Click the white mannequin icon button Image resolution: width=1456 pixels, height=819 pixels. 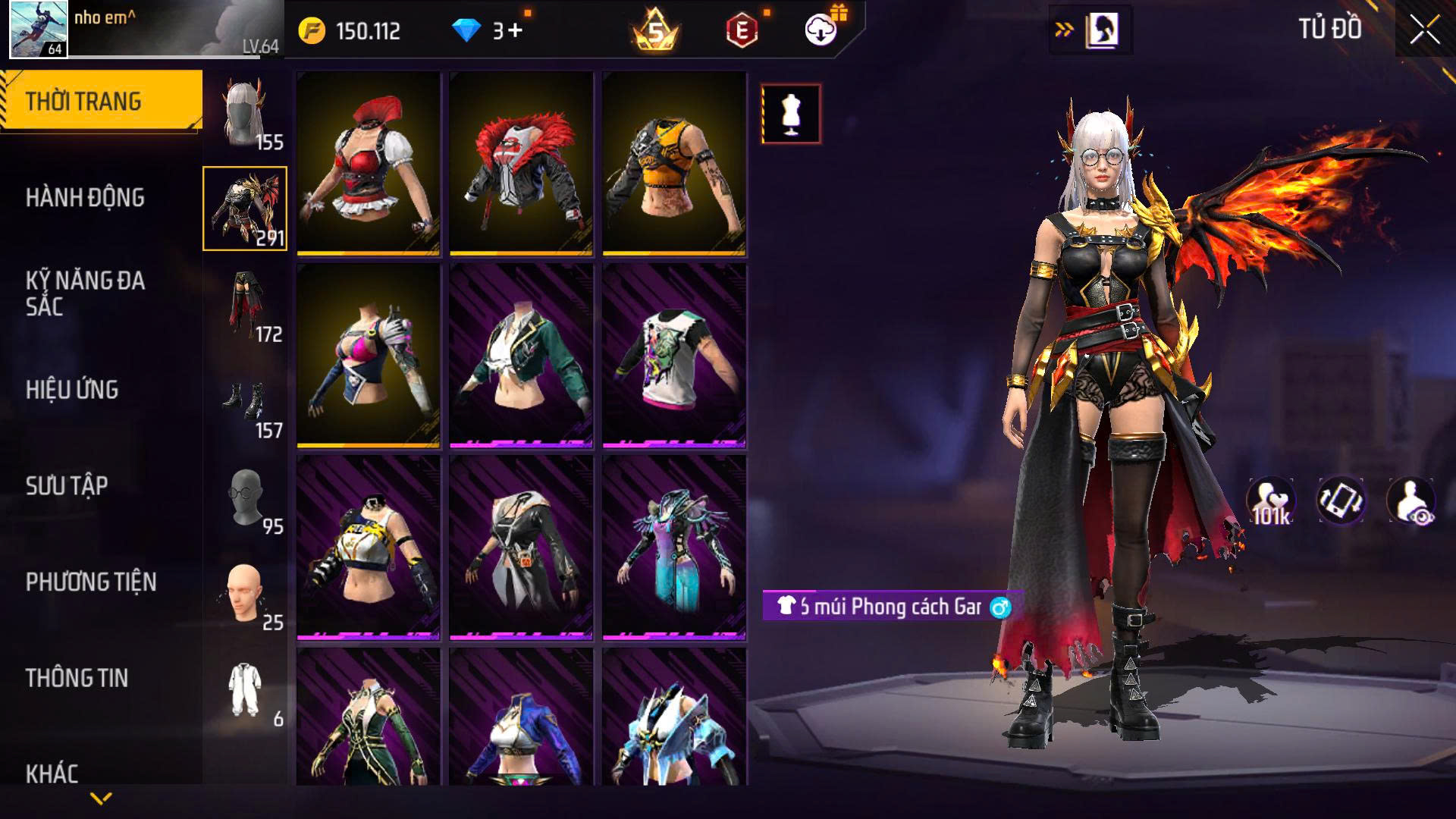791,115
